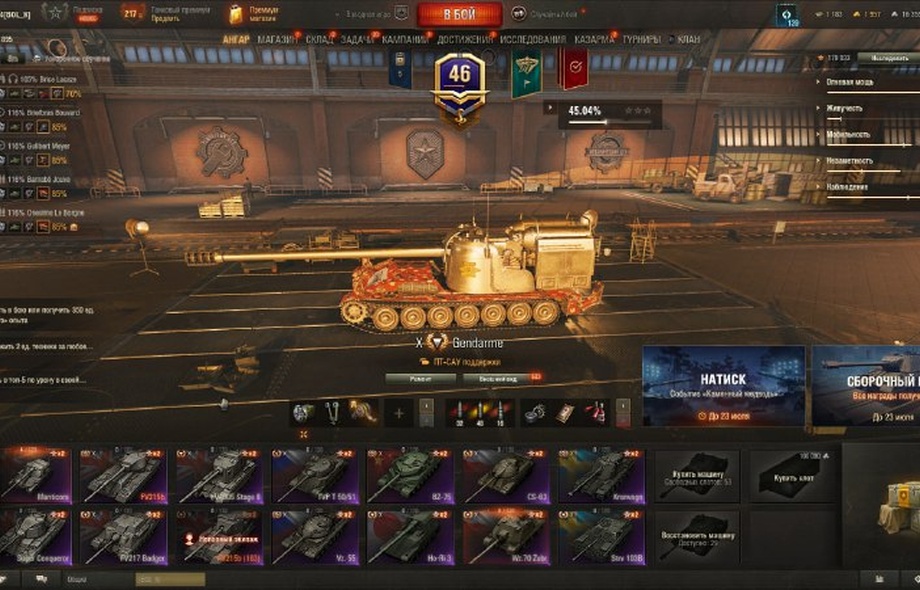Show the ДОСТИЖЕНИЯ tab
This screenshot has height=590, width=920.
(x=463, y=40)
